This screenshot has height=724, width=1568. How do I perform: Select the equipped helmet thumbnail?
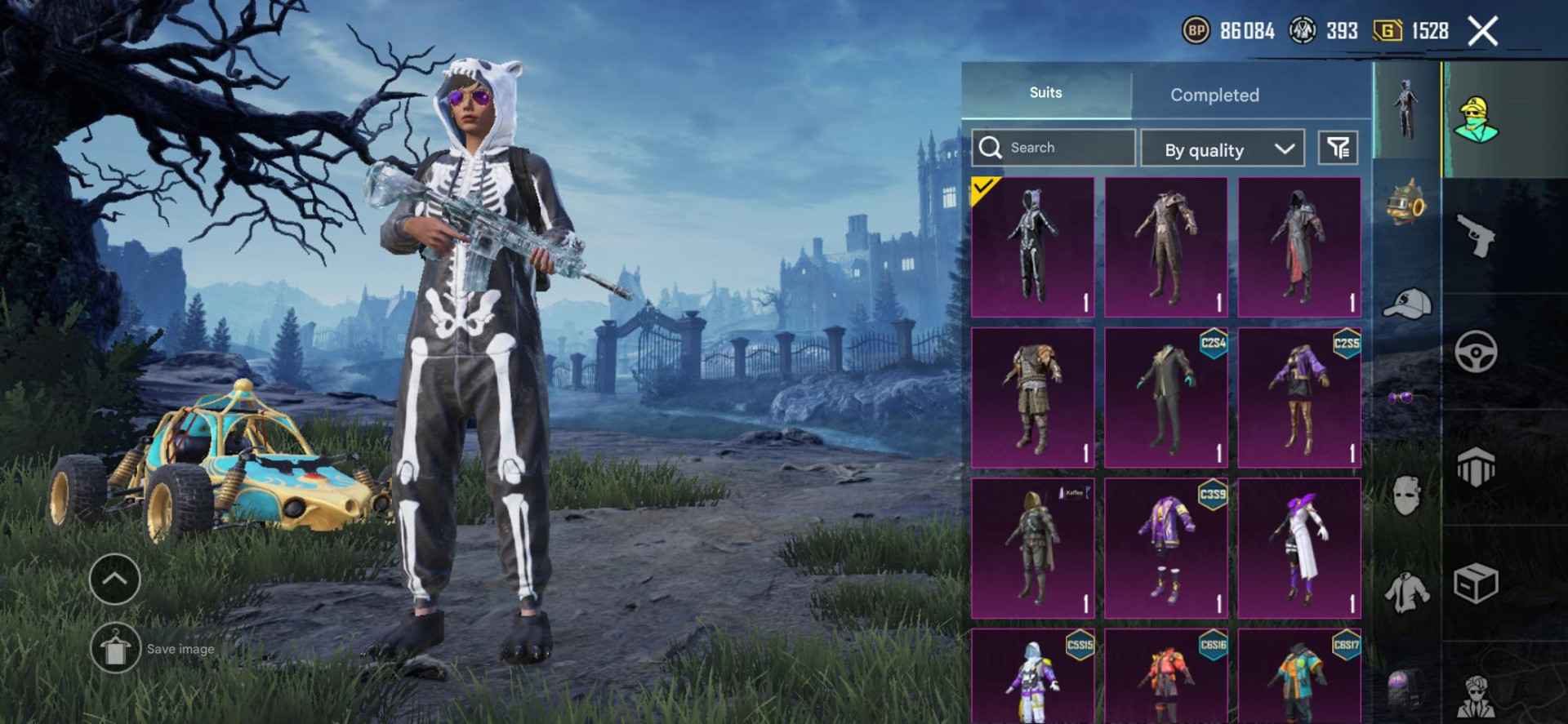coord(1406,204)
